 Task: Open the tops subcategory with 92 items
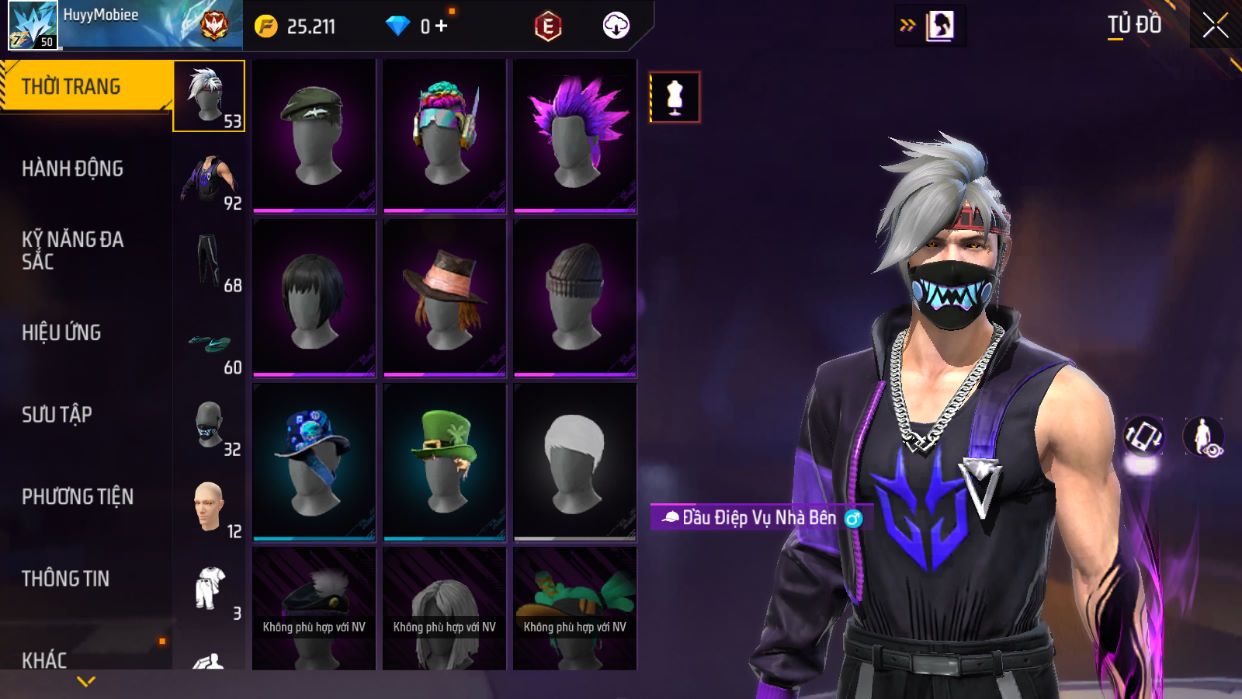click(209, 180)
